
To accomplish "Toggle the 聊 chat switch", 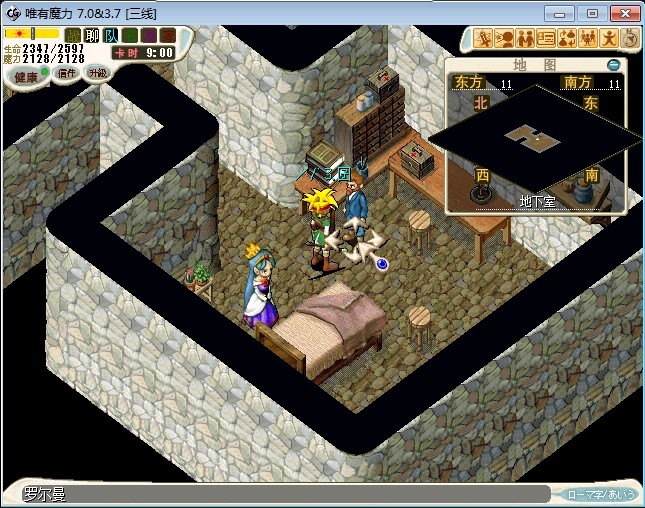I will tap(91, 35).
